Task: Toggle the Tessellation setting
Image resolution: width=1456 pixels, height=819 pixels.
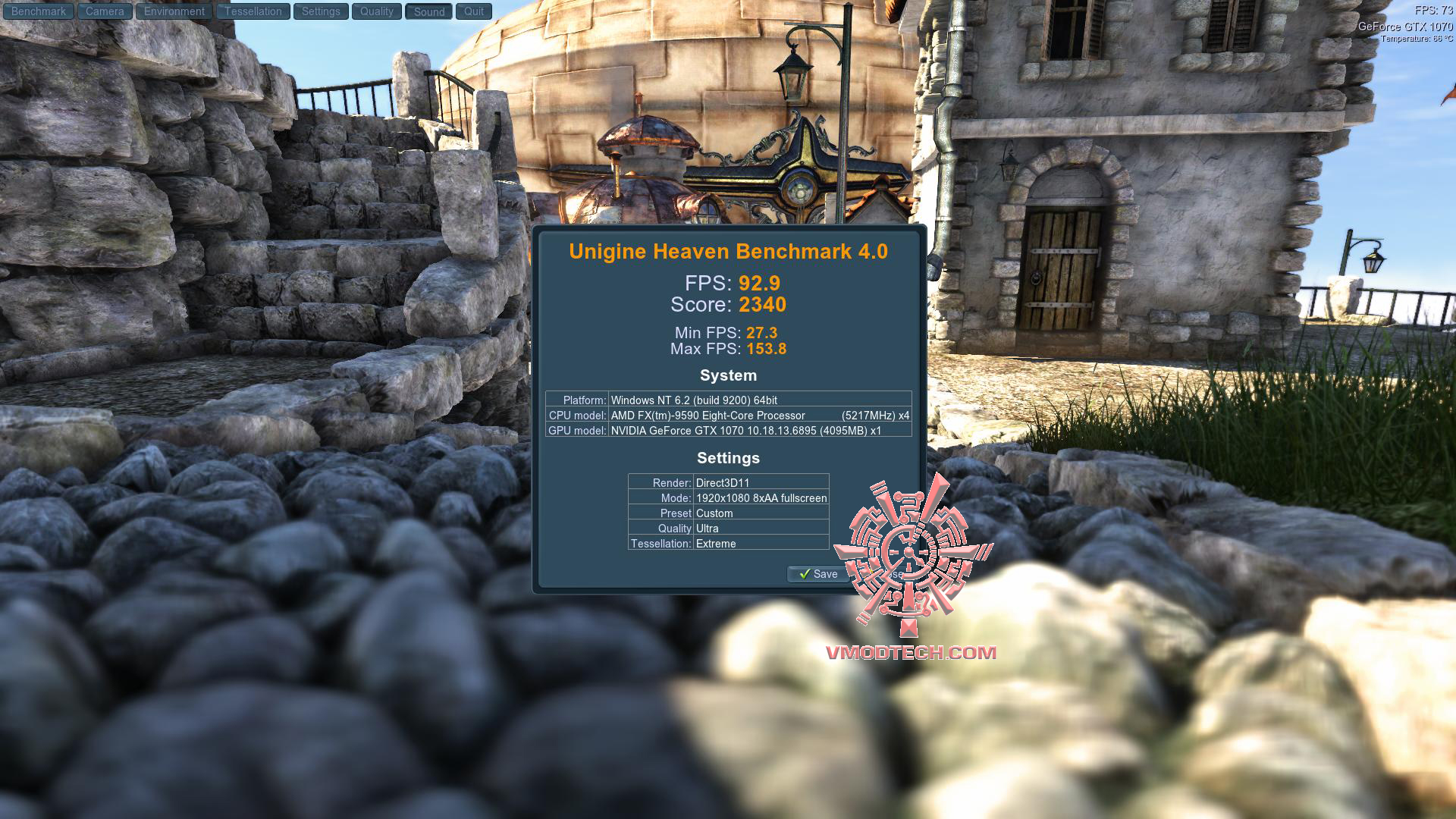Action: tap(253, 11)
